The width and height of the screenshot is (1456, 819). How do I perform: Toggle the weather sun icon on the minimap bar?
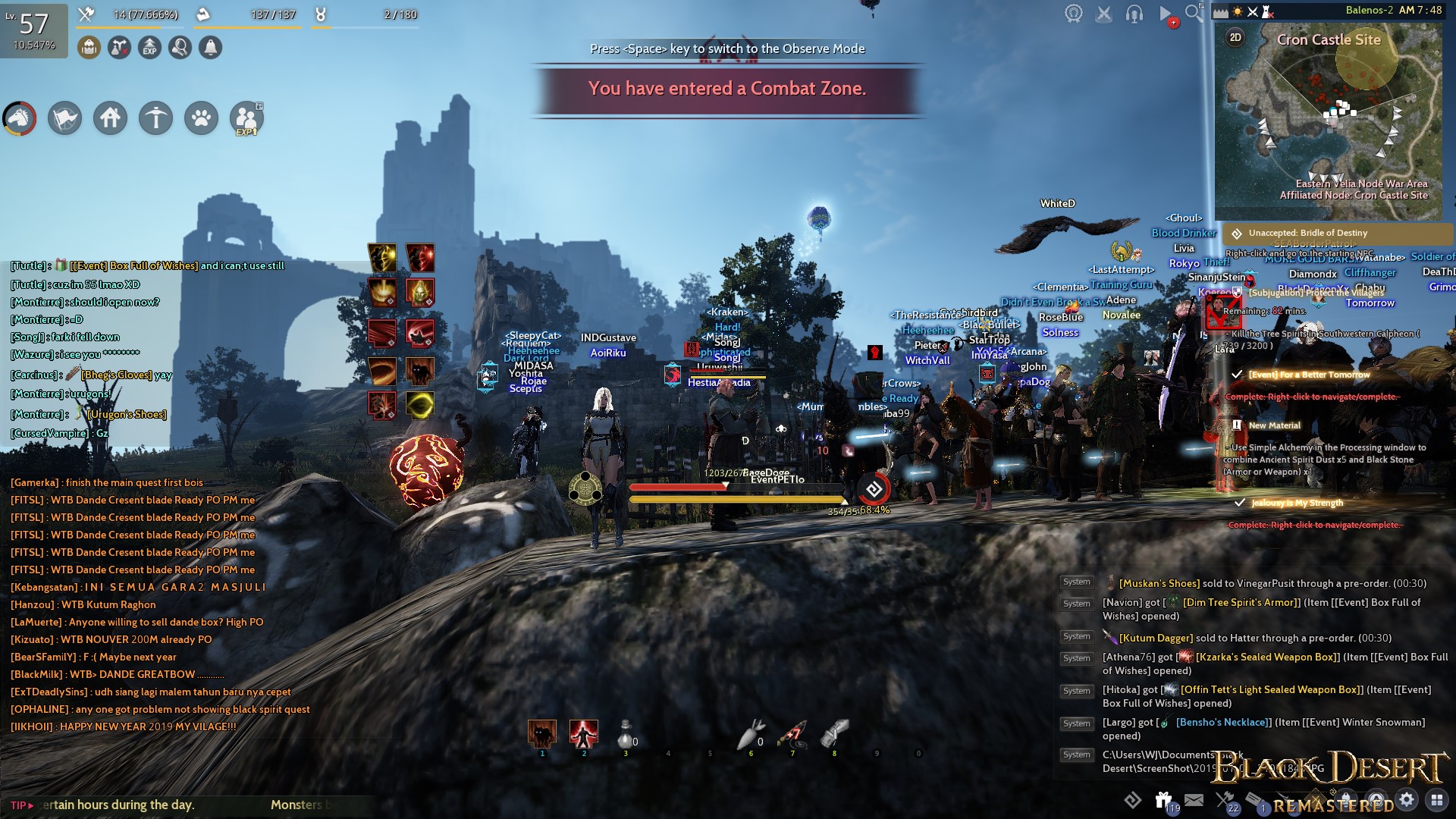coord(1238,12)
